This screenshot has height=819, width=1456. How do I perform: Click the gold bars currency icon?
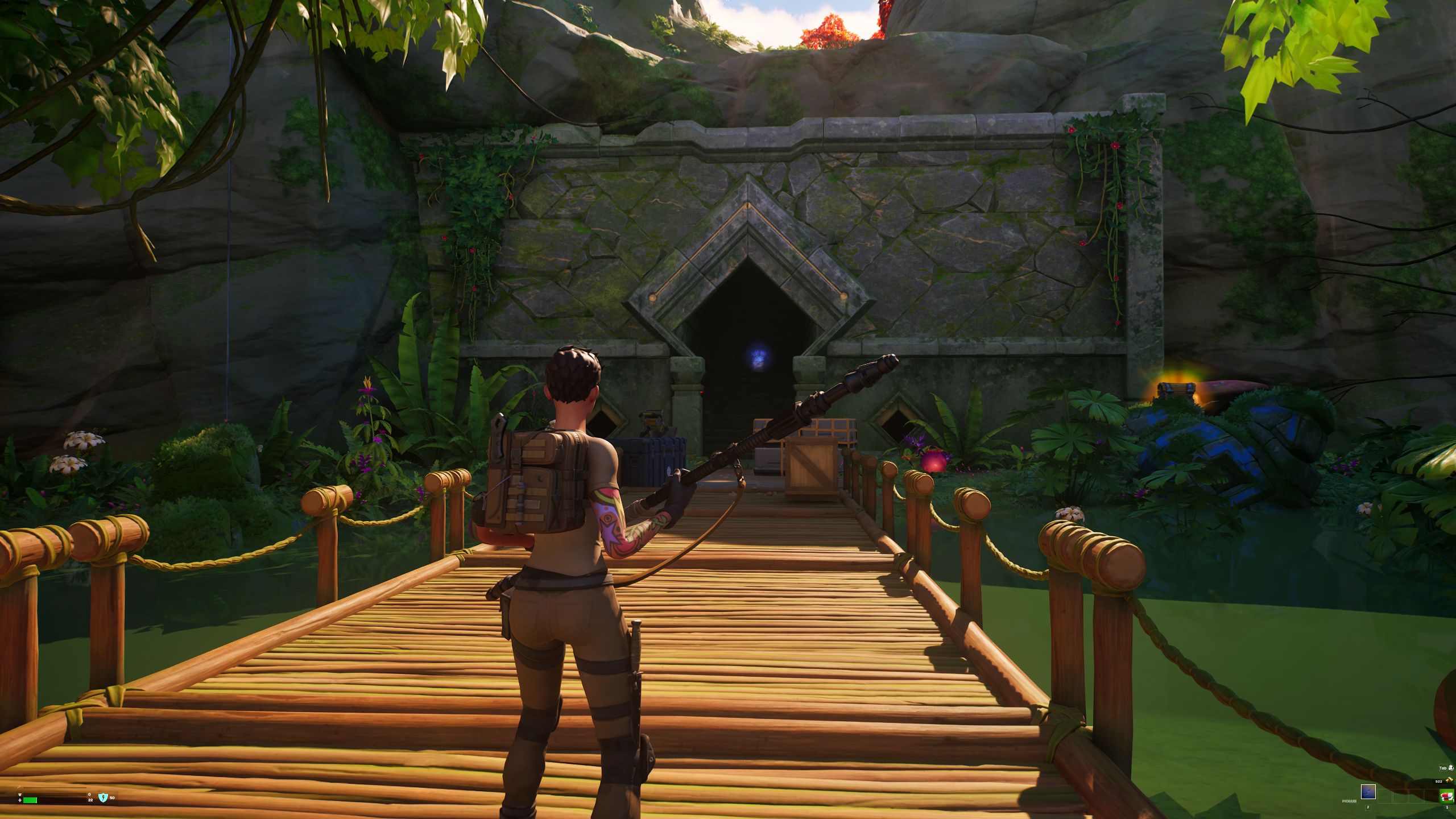click(x=1448, y=780)
